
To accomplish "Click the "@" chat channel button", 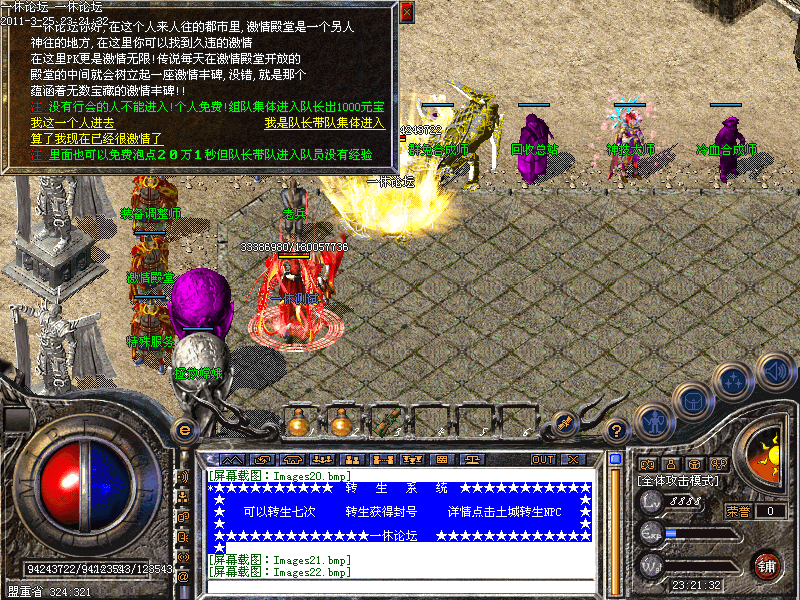I will (183, 577).
